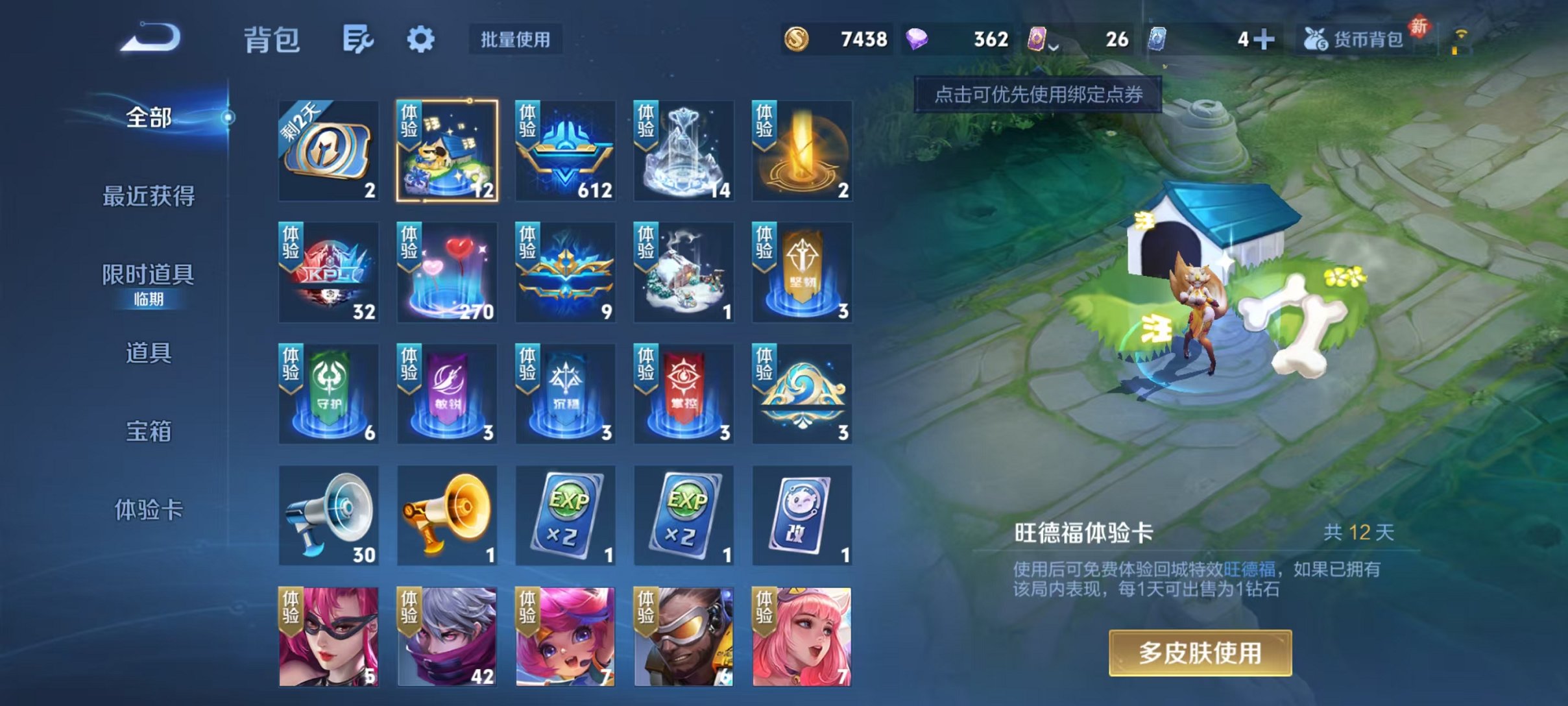Select the KPL 体验 card item

(328, 273)
